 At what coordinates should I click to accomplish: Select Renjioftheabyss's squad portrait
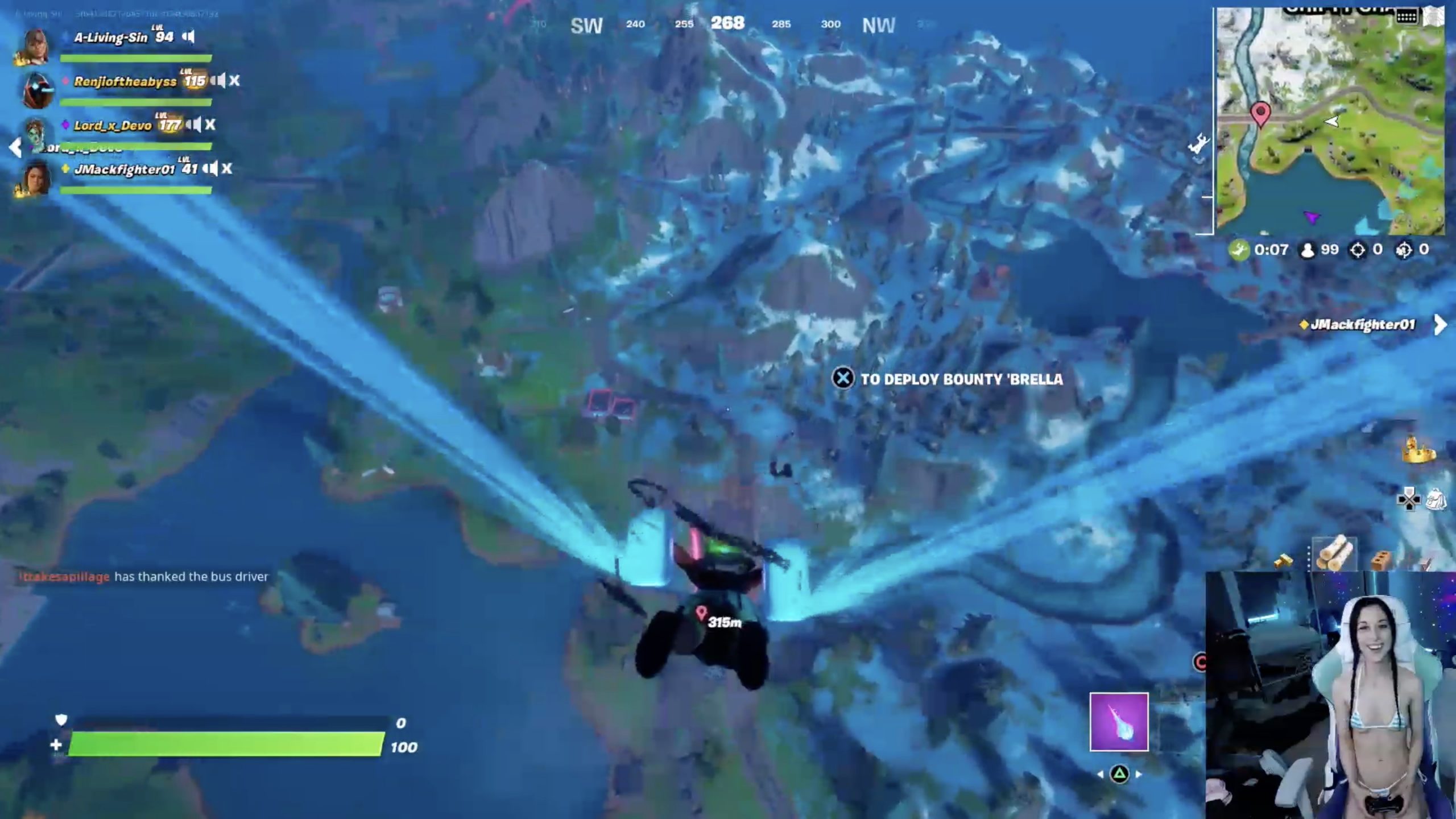38,90
